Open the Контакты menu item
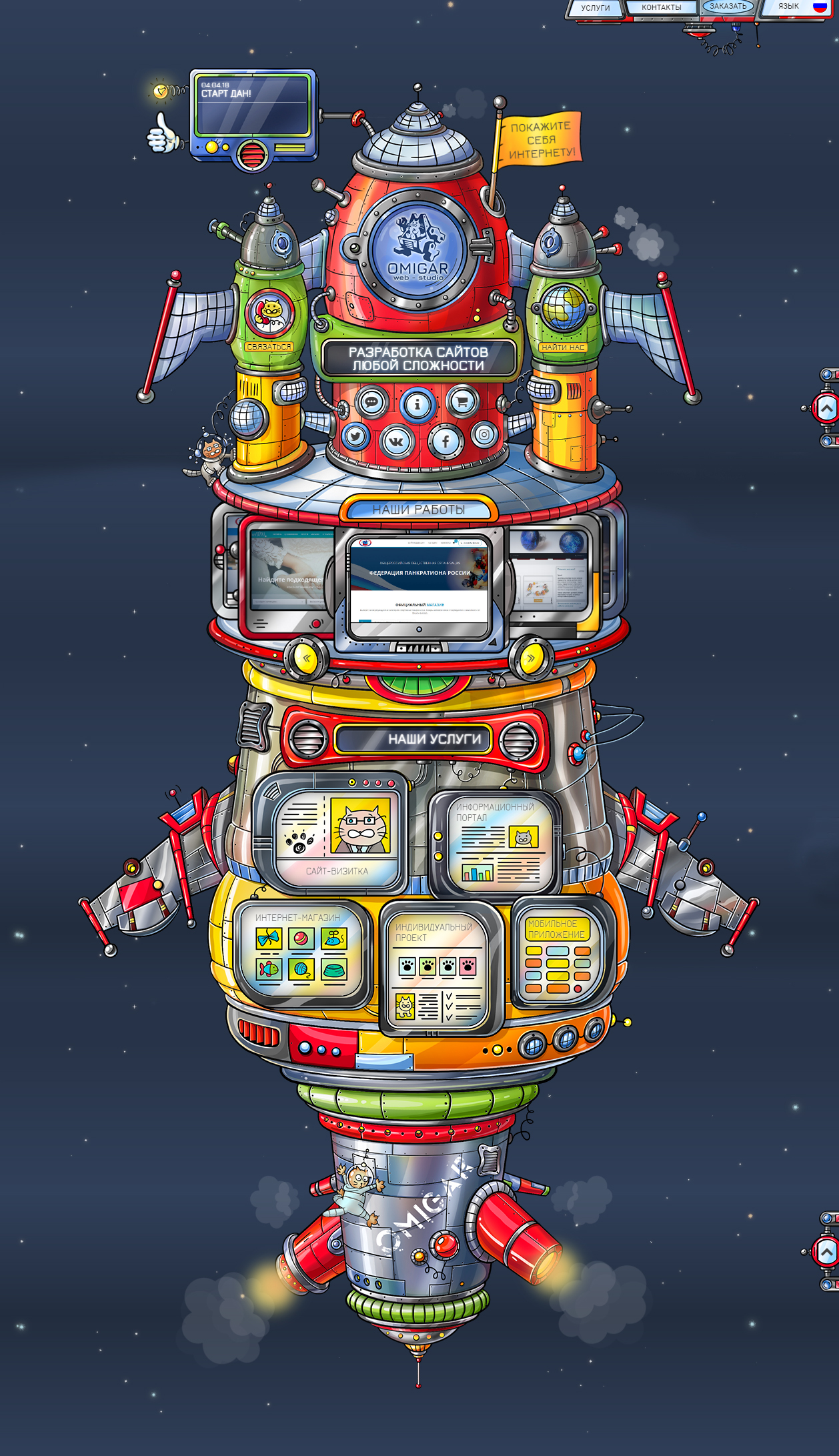839x1456 pixels. [x=661, y=8]
